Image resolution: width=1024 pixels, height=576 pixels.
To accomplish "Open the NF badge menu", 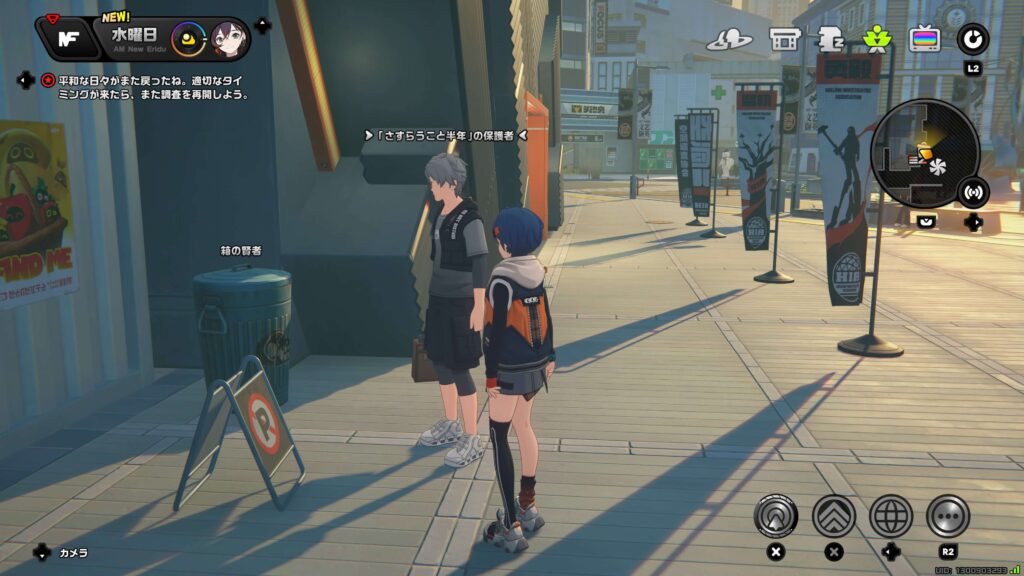I will (69, 38).
